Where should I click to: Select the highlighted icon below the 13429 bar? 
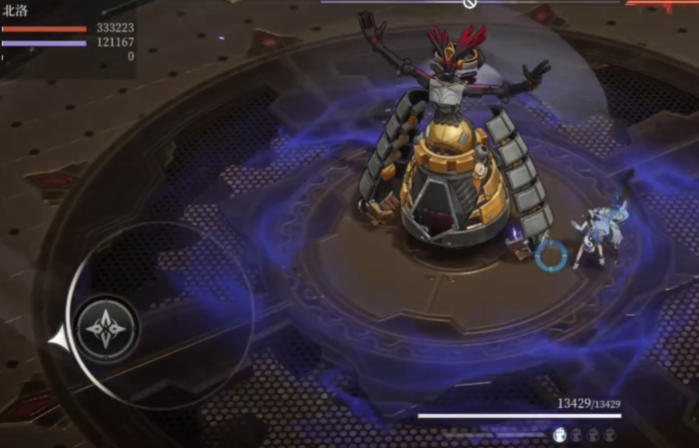click(x=560, y=434)
